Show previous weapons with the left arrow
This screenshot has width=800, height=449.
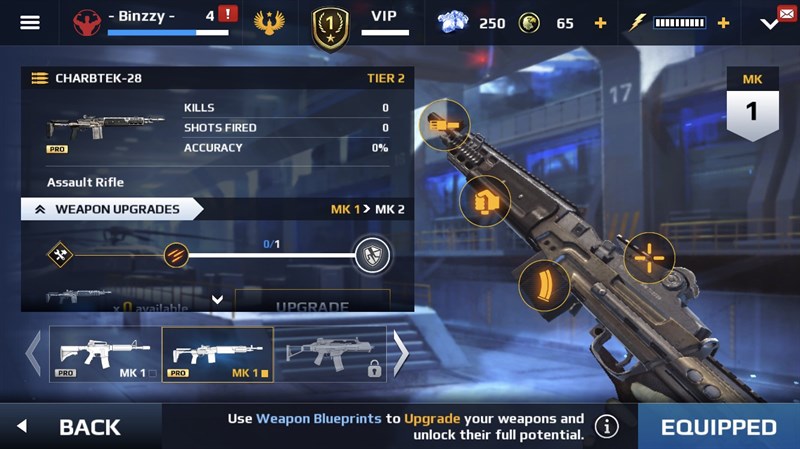click(33, 352)
